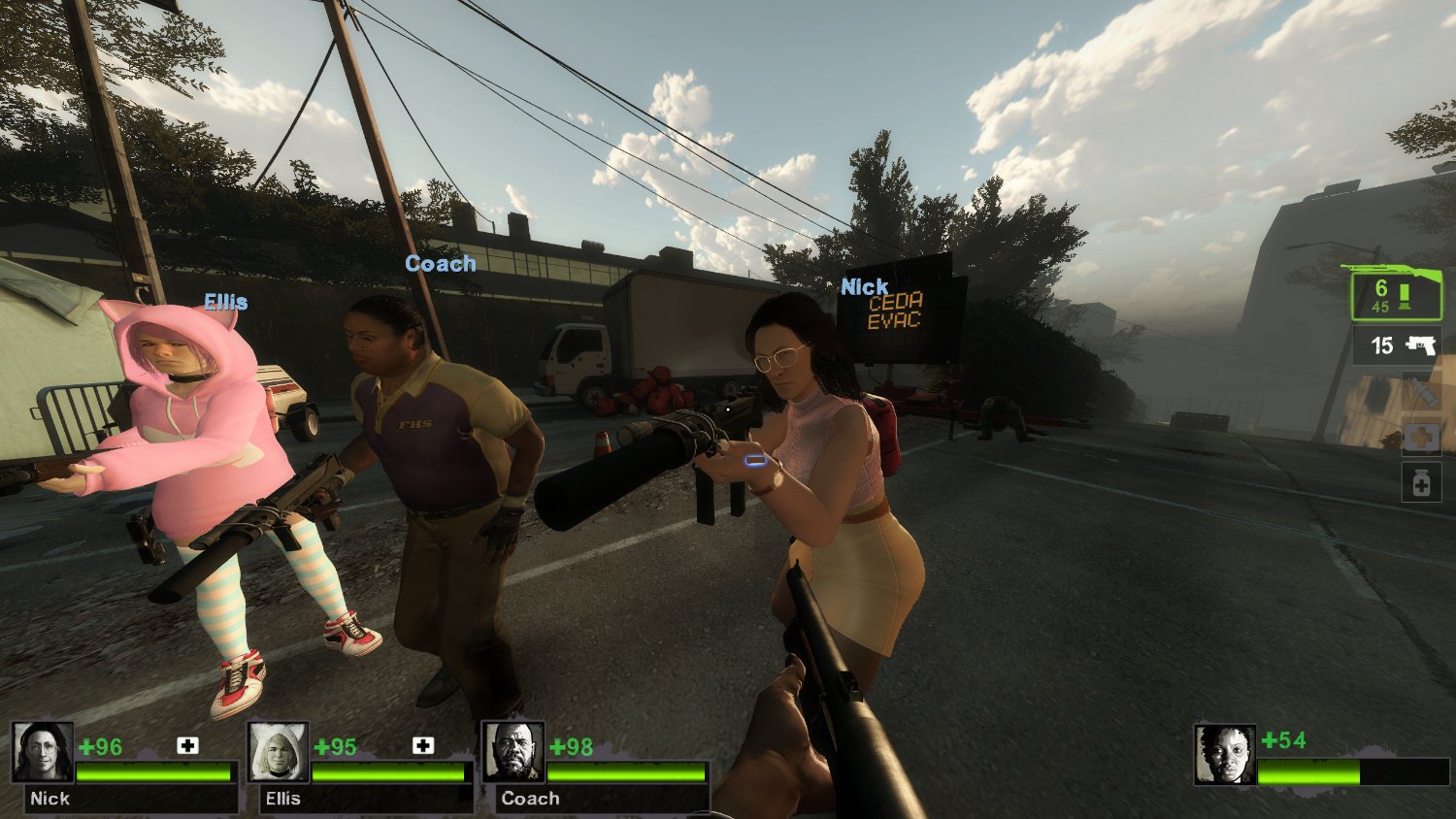Choose the first aid kit slot

pos(1421,438)
